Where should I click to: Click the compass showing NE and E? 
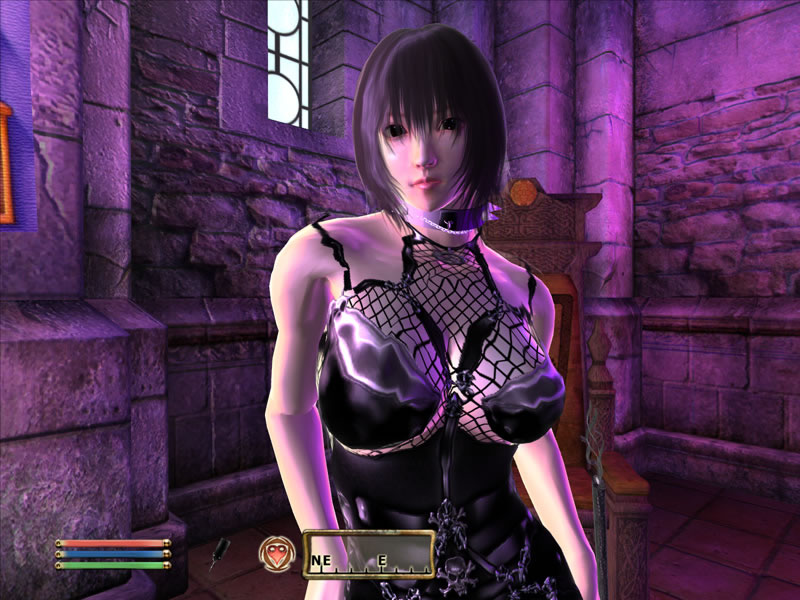pos(368,554)
